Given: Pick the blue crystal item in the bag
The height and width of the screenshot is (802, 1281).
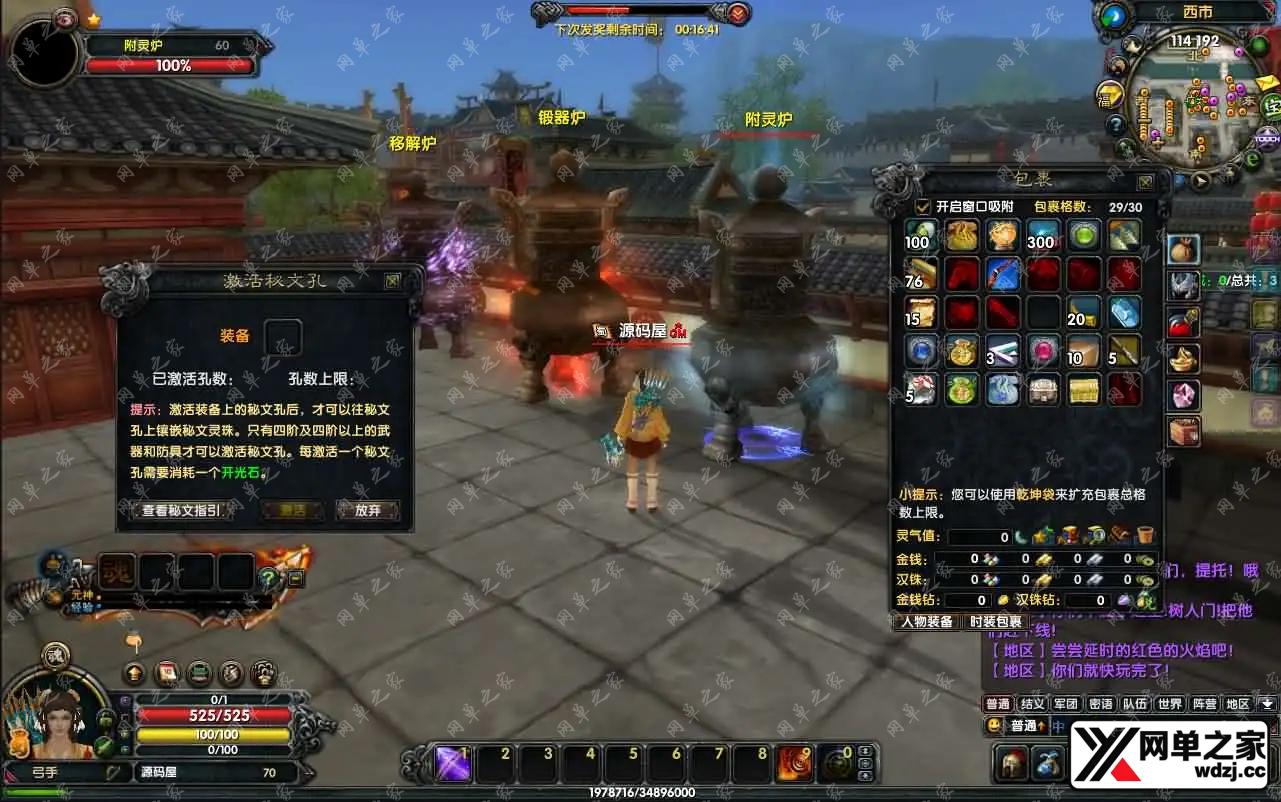Looking at the screenshot, I should click(1124, 313).
